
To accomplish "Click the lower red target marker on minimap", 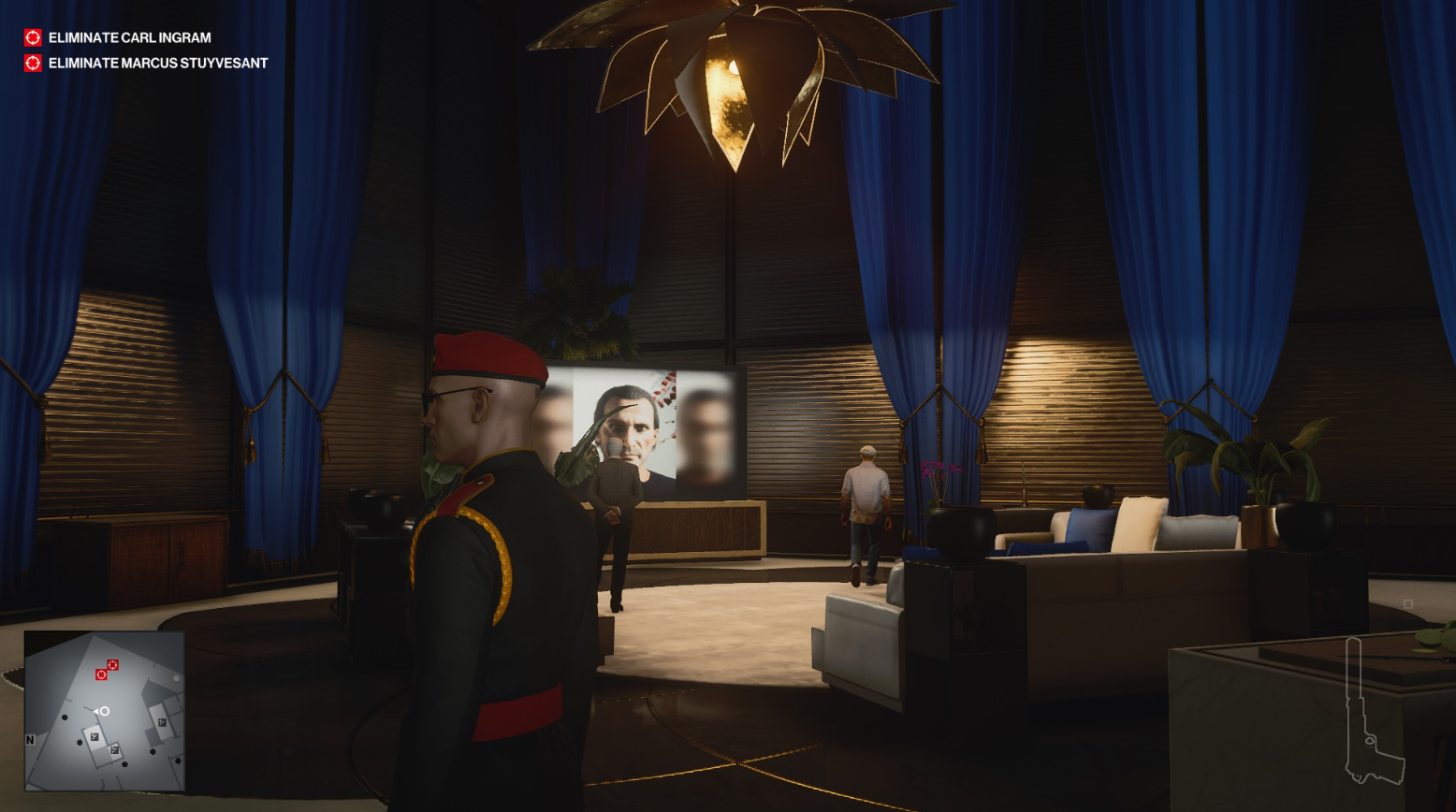I will pyautogui.click(x=101, y=674).
